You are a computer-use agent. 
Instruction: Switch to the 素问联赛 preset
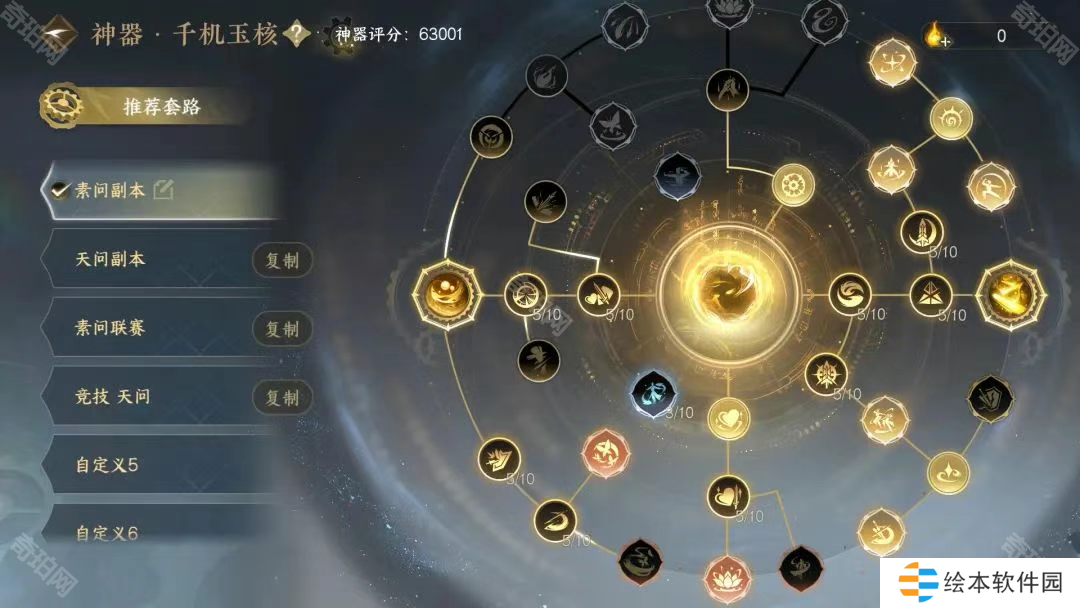tap(110, 327)
